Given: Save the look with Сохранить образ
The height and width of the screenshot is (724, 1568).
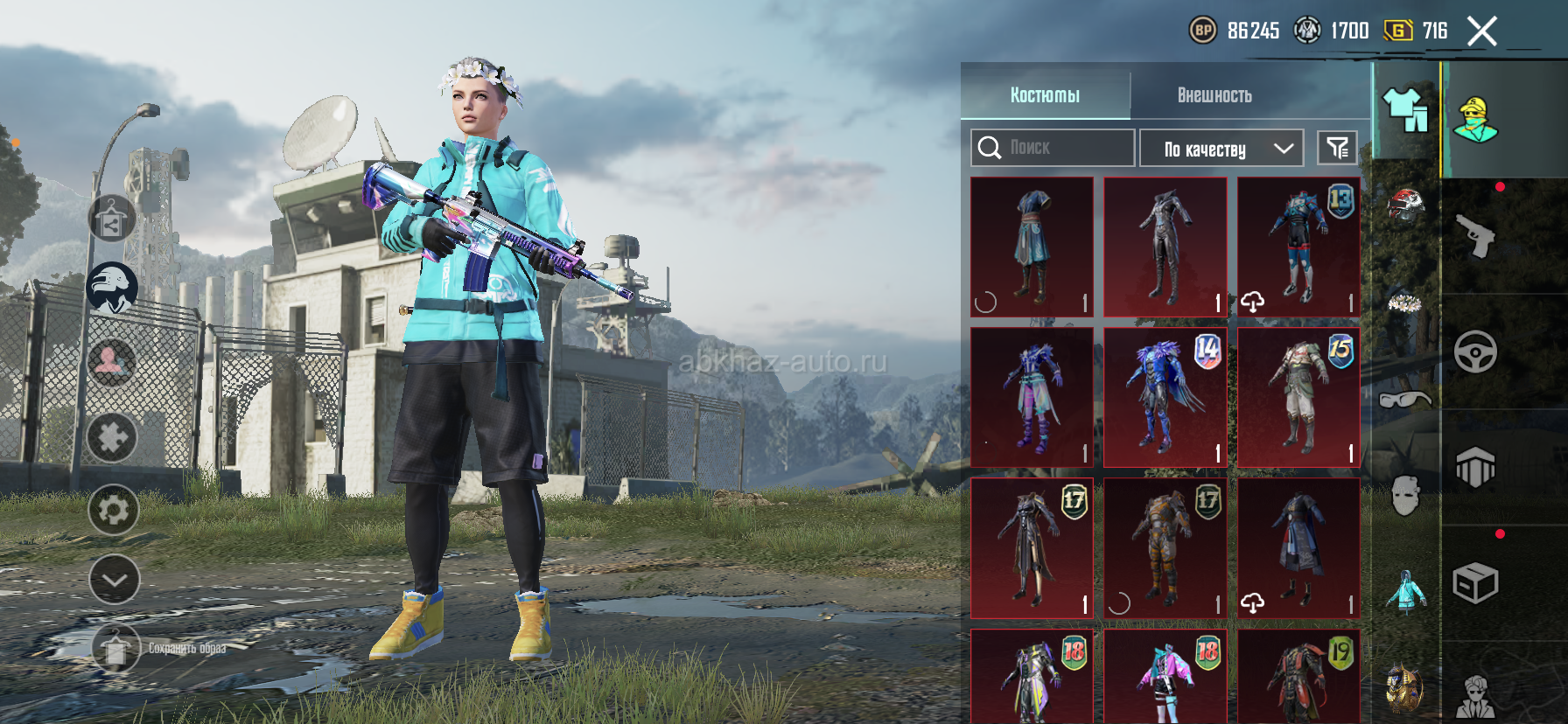Looking at the screenshot, I should (116, 648).
